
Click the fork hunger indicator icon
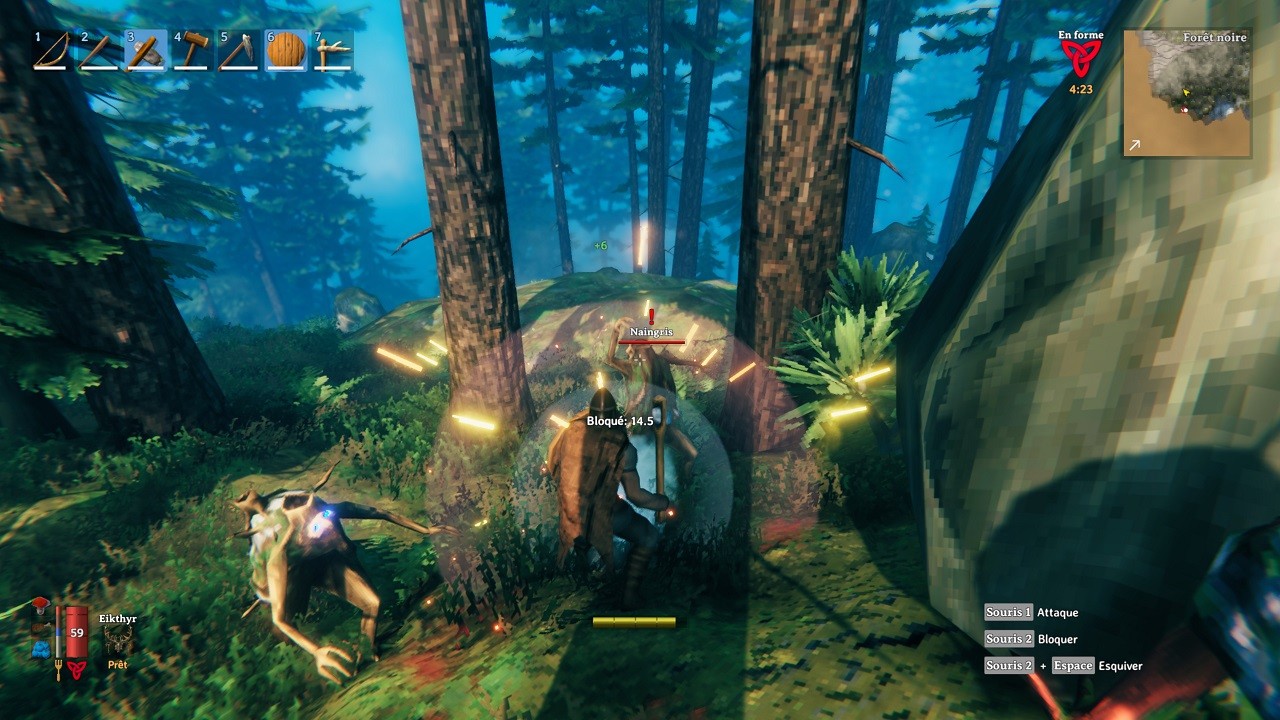(58, 669)
